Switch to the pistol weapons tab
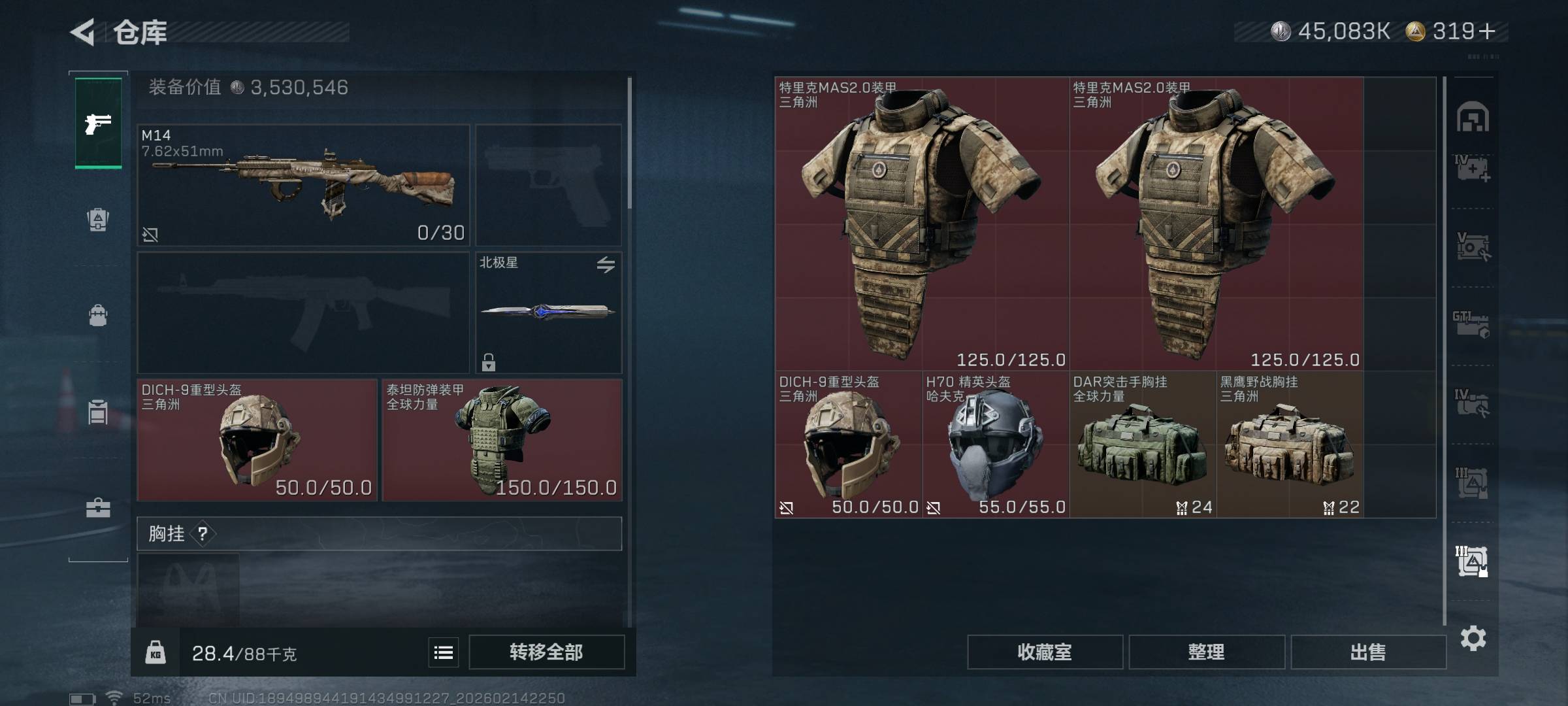Viewport: 1568px width, 706px height. click(x=98, y=123)
